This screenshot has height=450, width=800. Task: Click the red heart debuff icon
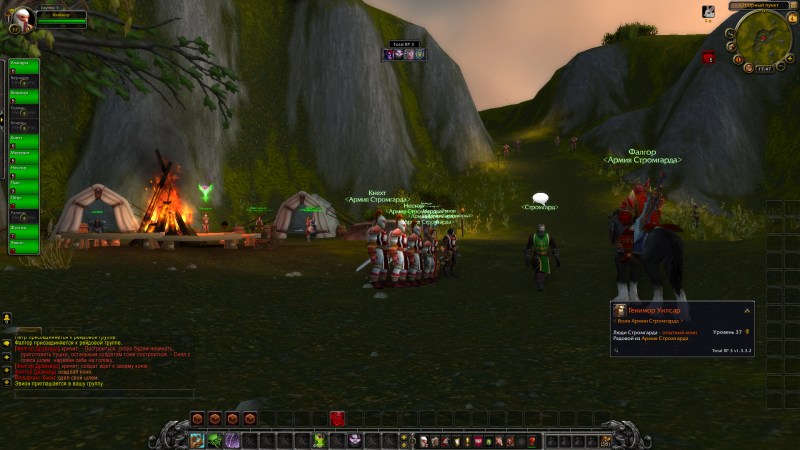pyautogui.click(x=709, y=59)
